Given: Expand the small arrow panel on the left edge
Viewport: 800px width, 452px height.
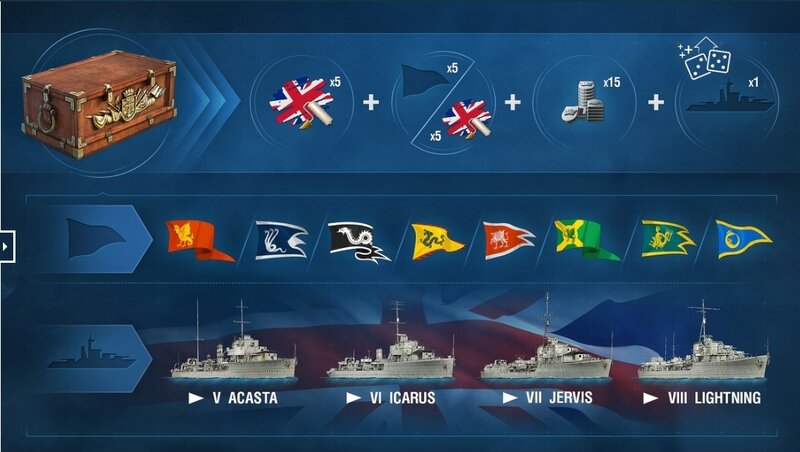Looking at the screenshot, I should (6, 244).
